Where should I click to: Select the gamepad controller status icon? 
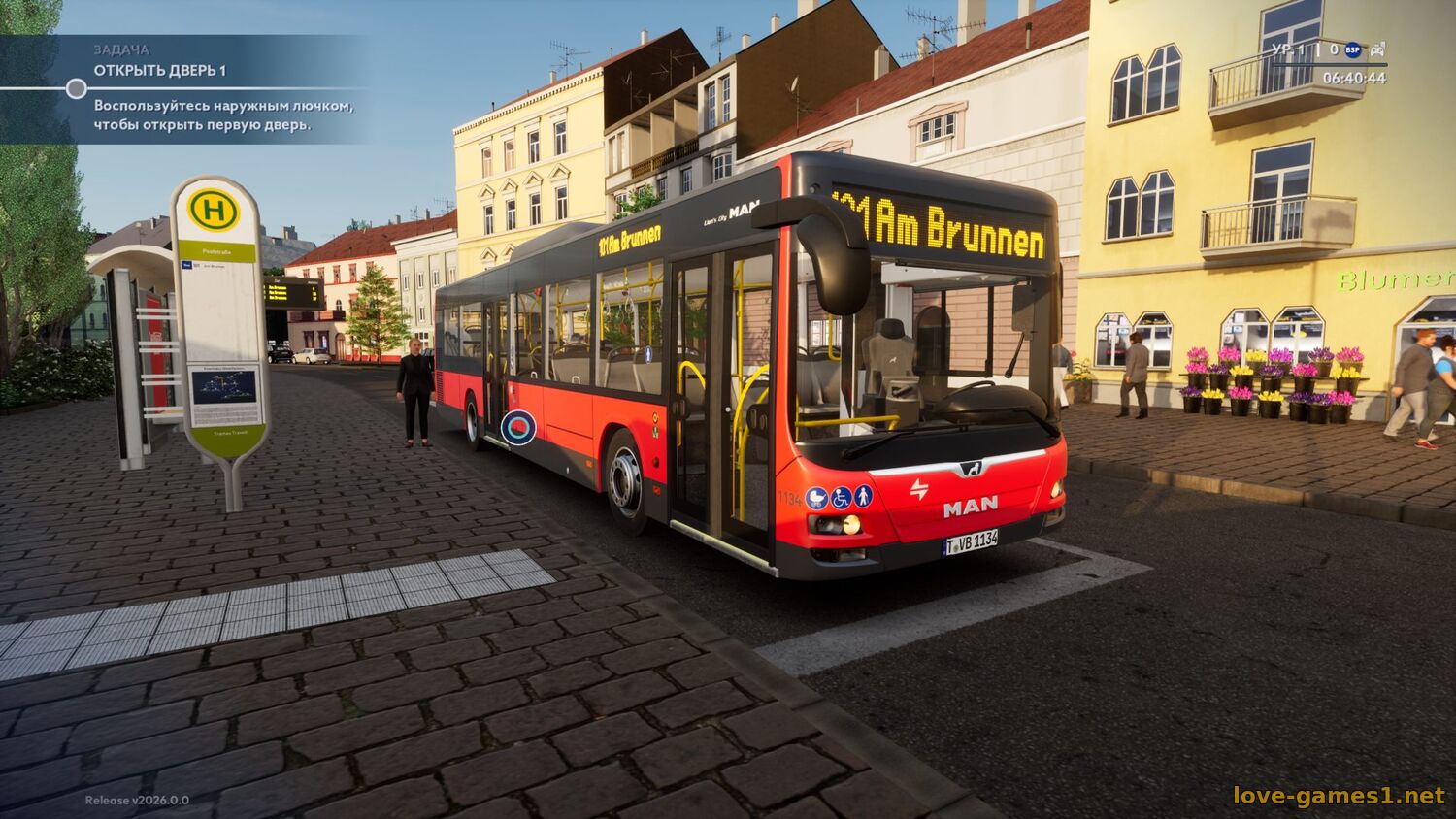[x=1377, y=49]
